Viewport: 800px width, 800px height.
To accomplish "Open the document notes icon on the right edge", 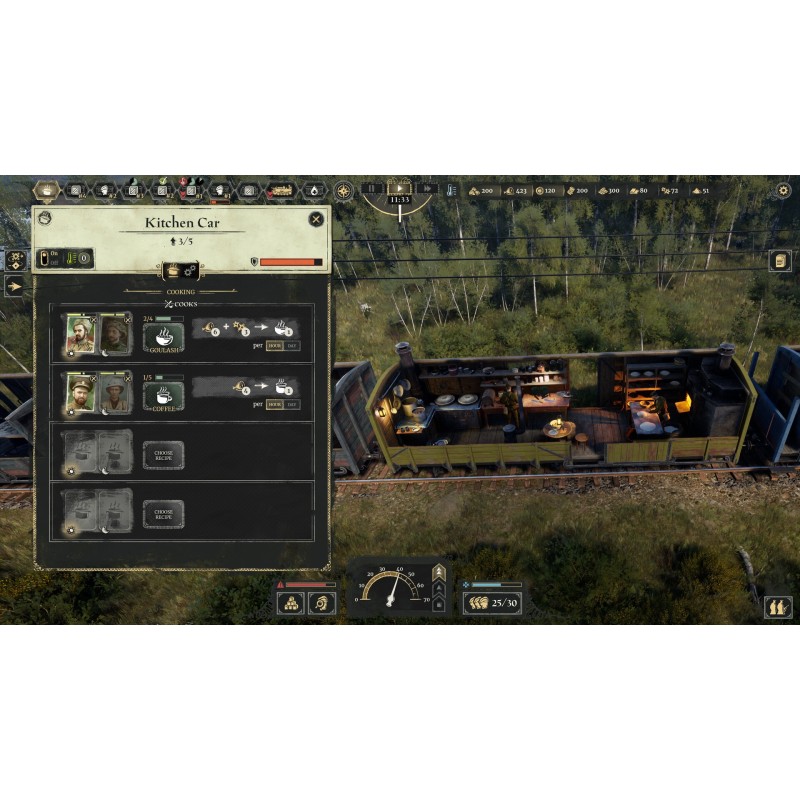I will coord(781,260).
